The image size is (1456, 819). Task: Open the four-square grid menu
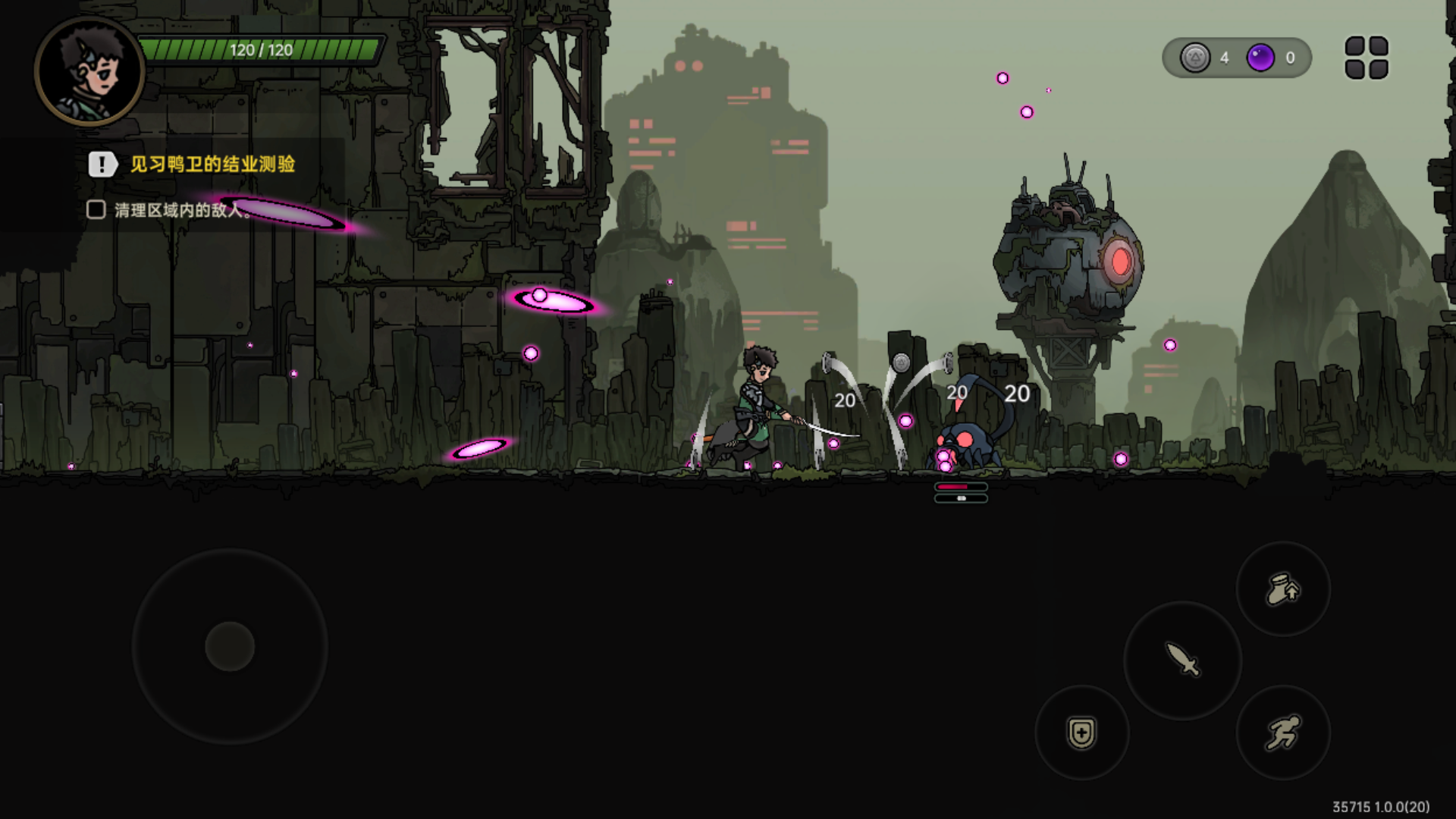[1367, 58]
